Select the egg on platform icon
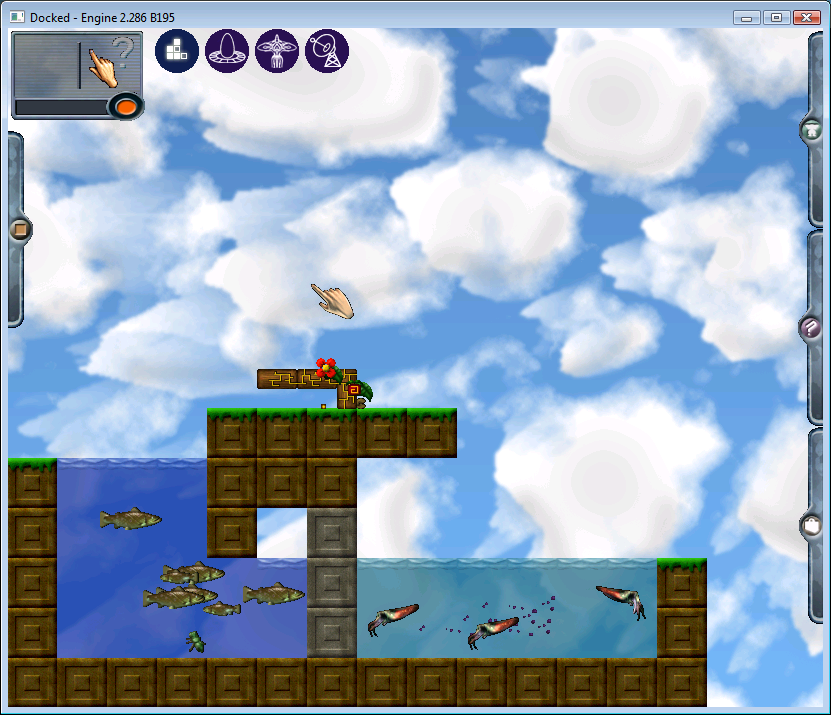 (227, 51)
